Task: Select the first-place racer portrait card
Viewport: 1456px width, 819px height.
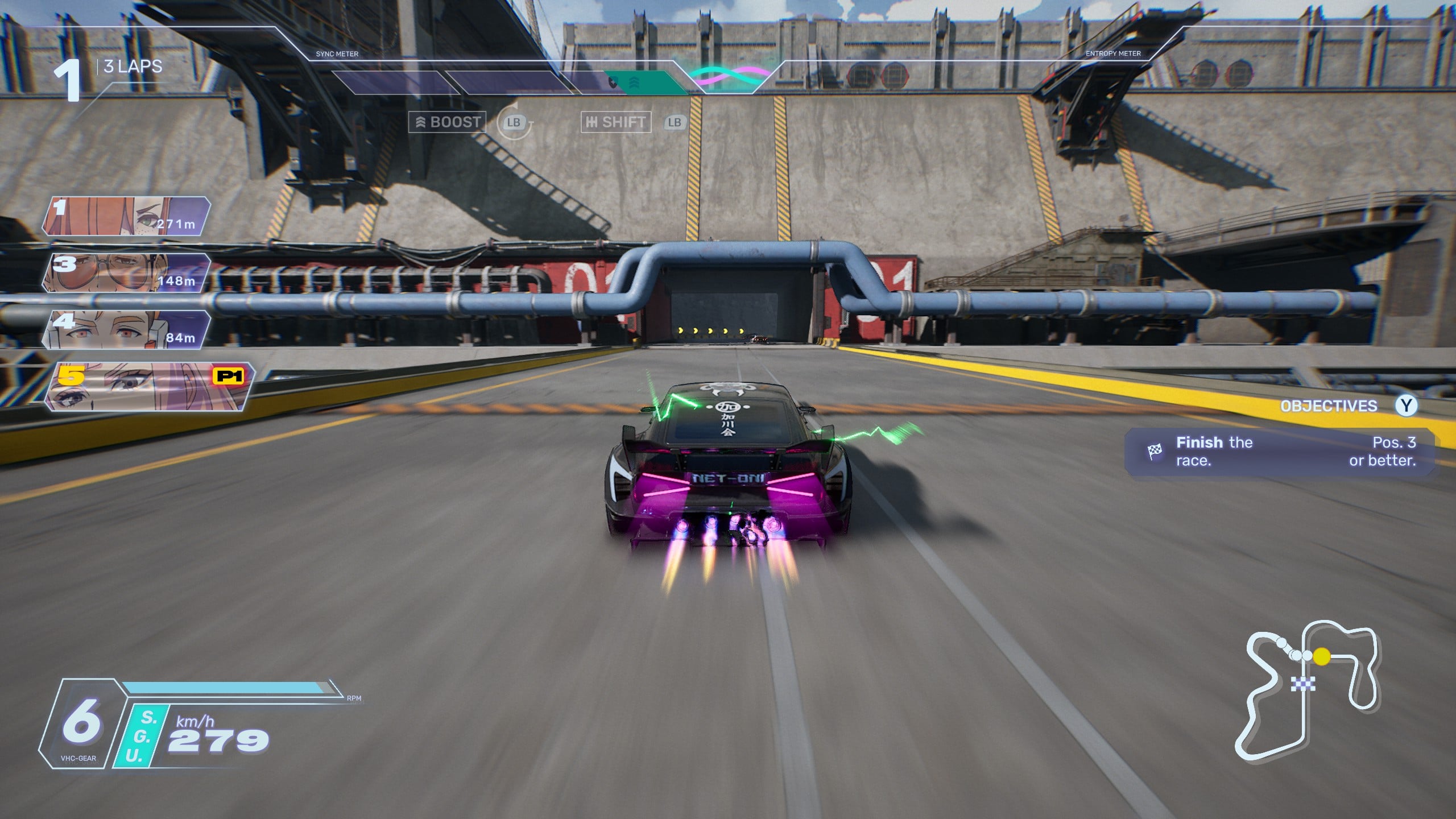Action: 126,217
